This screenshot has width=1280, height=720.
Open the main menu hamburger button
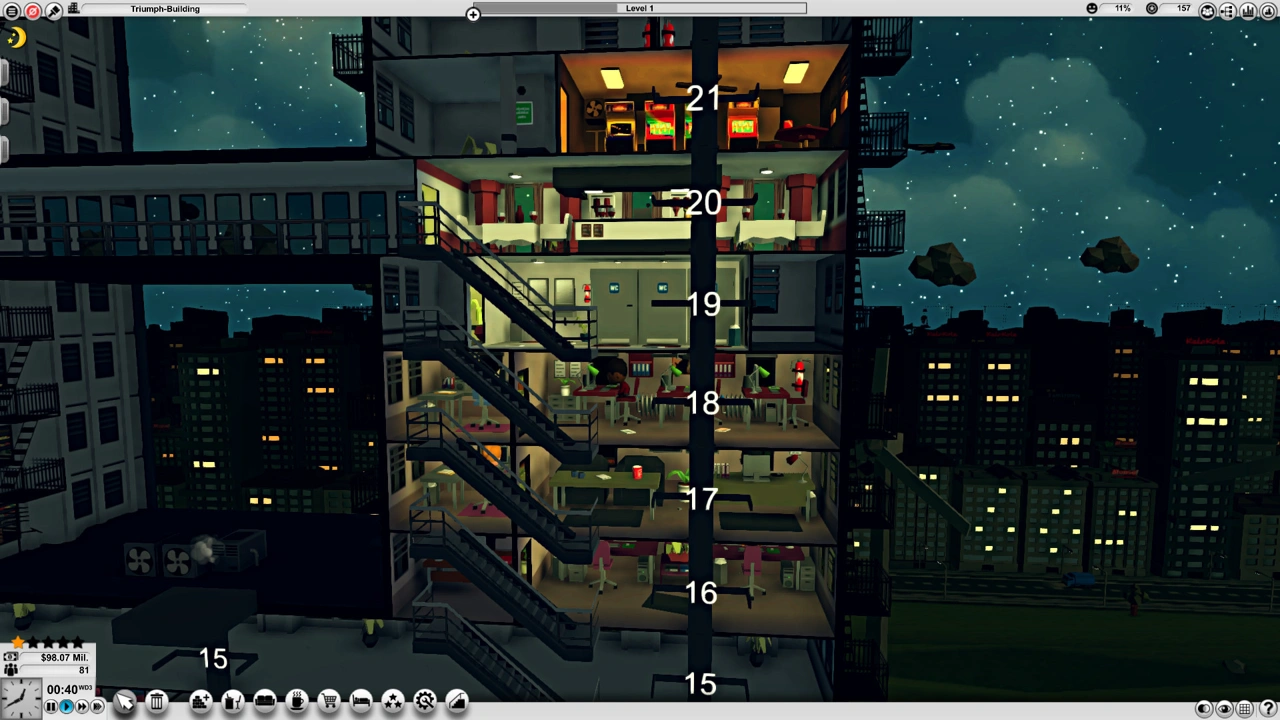click(12, 10)
